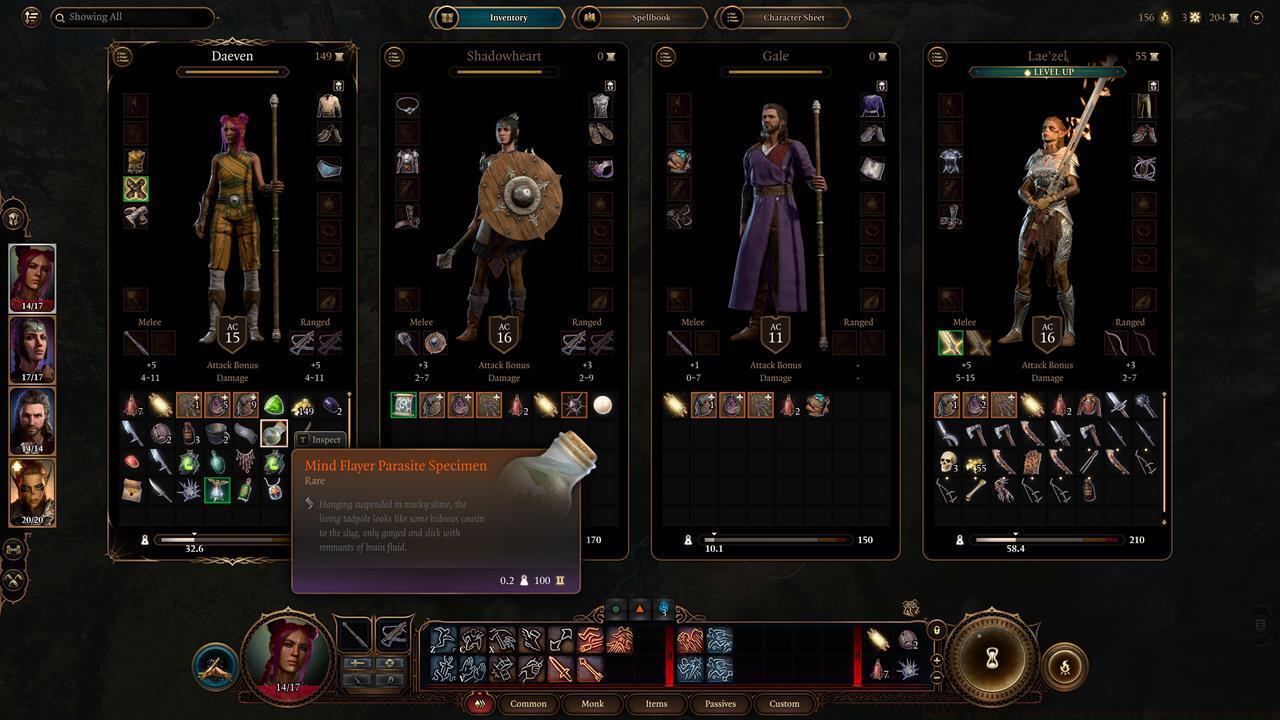
Task: Open the Passives hotbar category
Action: (x=720, y=703)
